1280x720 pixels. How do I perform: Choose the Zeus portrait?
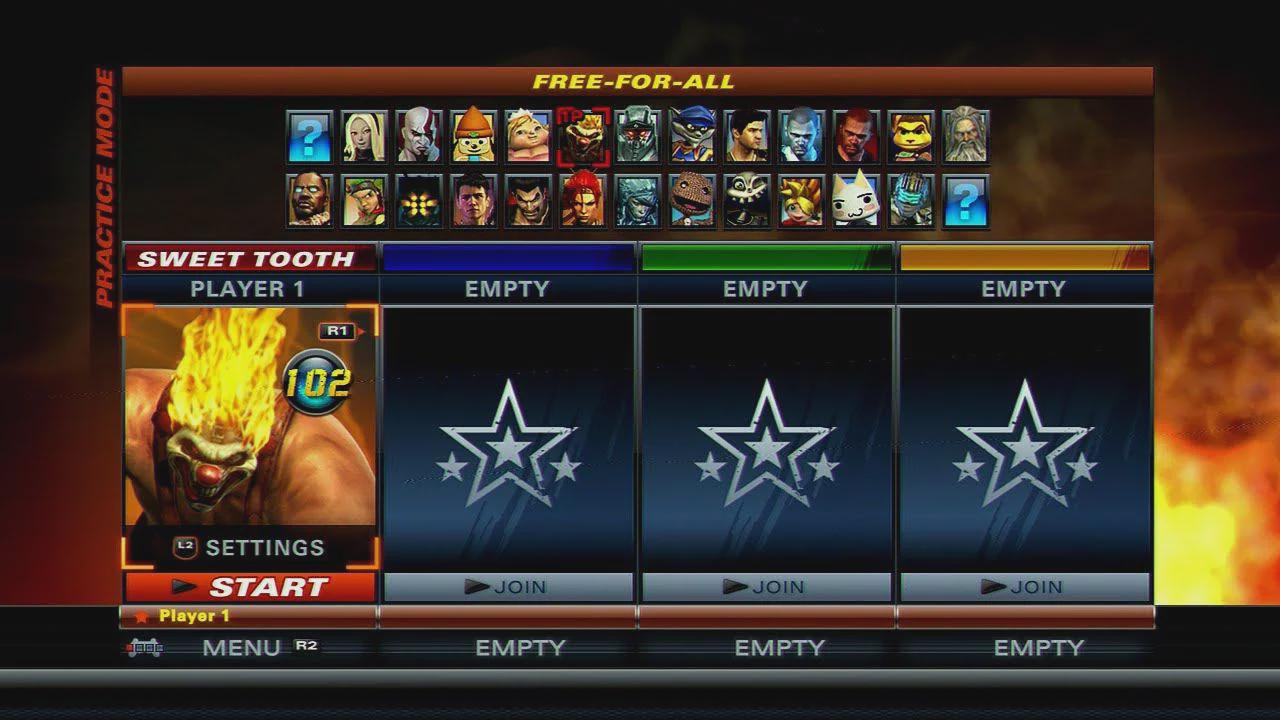click(x=966, y=137)
